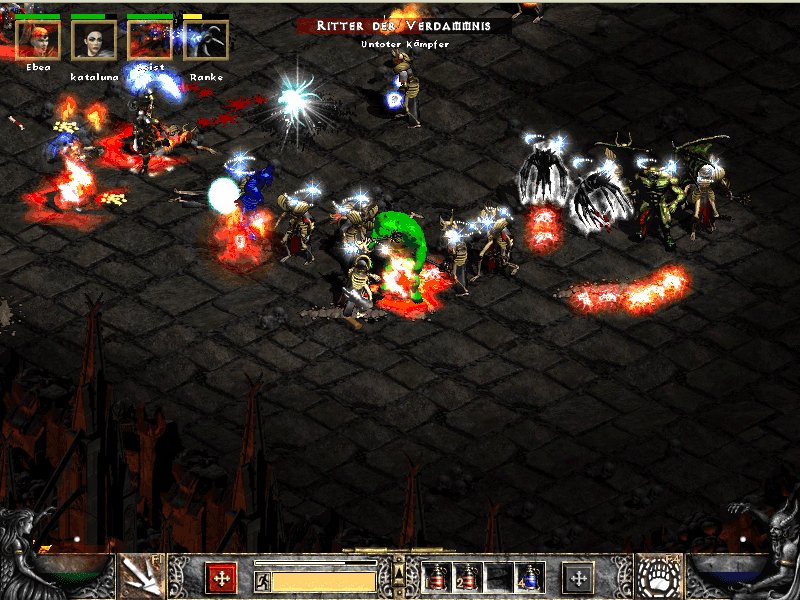
Task: Select Ebea's party portrait
Action: [x=38, y=40]
